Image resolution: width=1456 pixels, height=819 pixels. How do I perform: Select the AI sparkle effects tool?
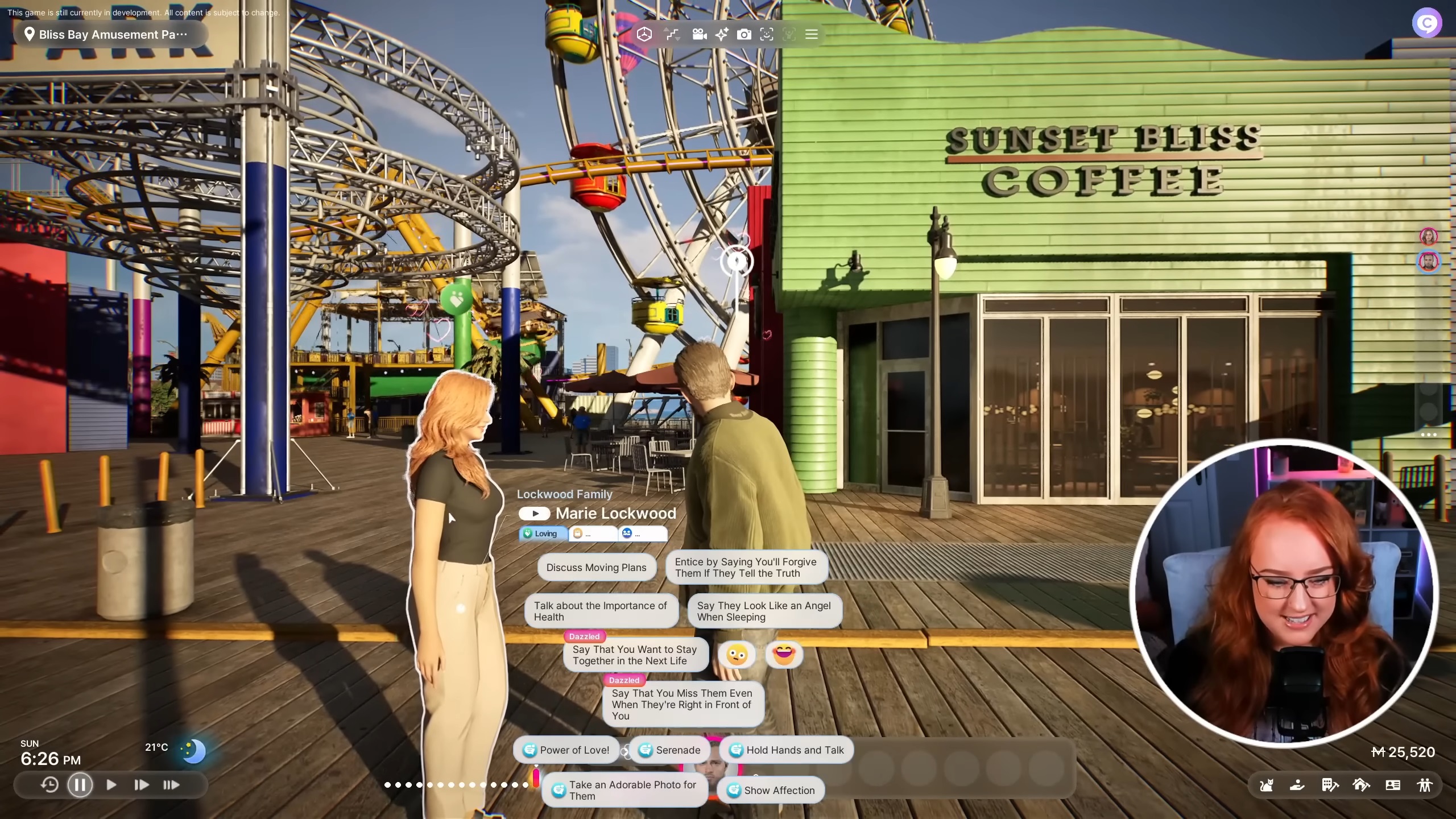tap(721, 34)
